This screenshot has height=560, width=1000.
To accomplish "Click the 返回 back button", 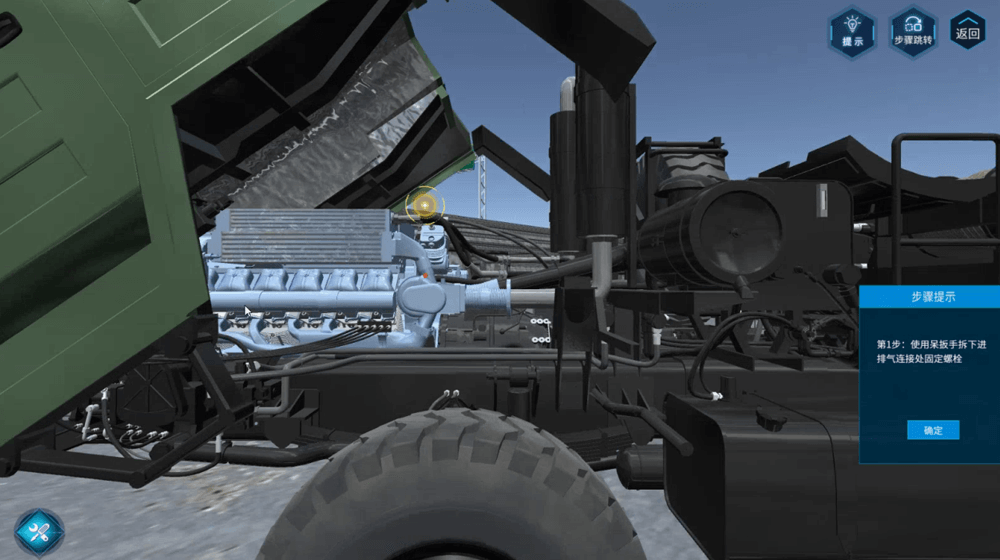I will pyautogui.click(x=968, y=30).
